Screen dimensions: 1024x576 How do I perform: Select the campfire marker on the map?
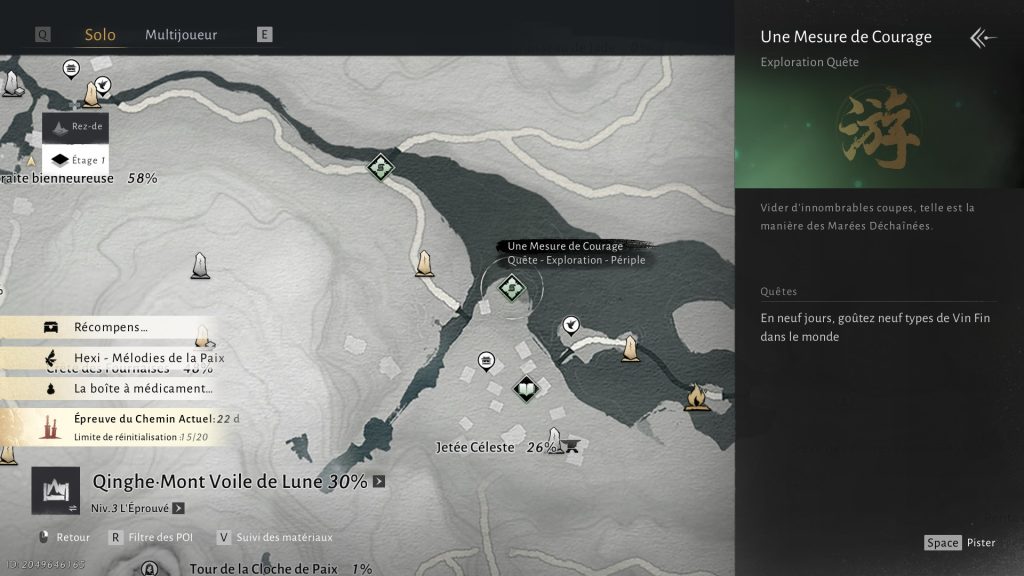coord(697,398)
